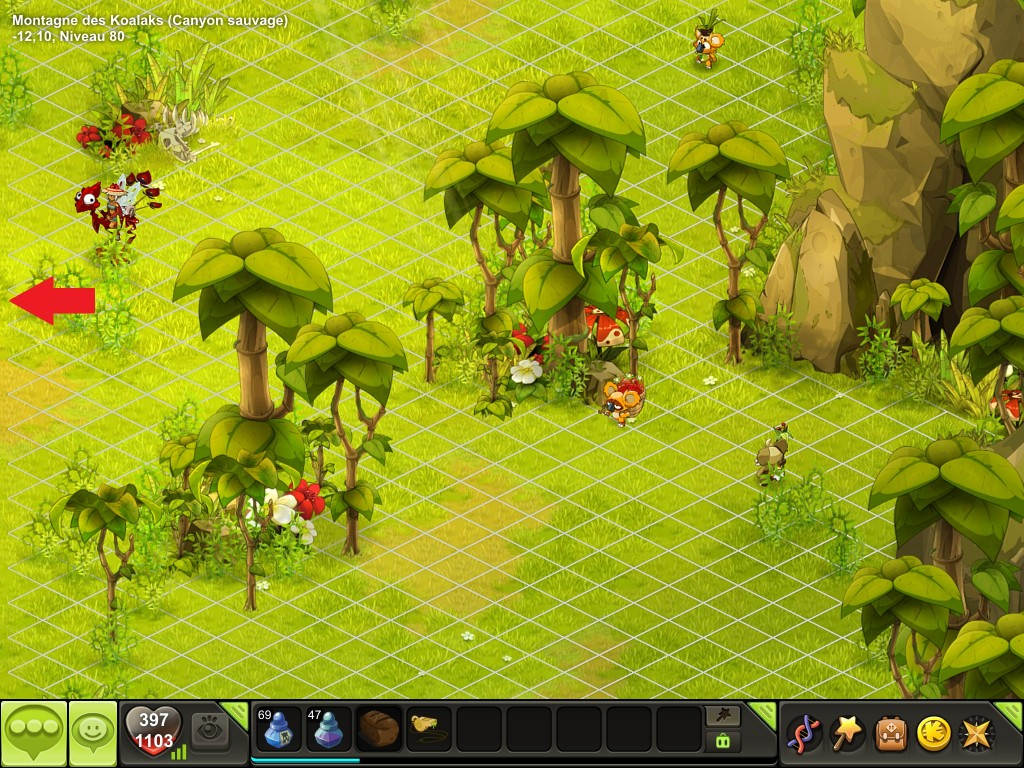1024x768 pixels.
Task: Open the chat speech bubble button
Action: (34, 733)
